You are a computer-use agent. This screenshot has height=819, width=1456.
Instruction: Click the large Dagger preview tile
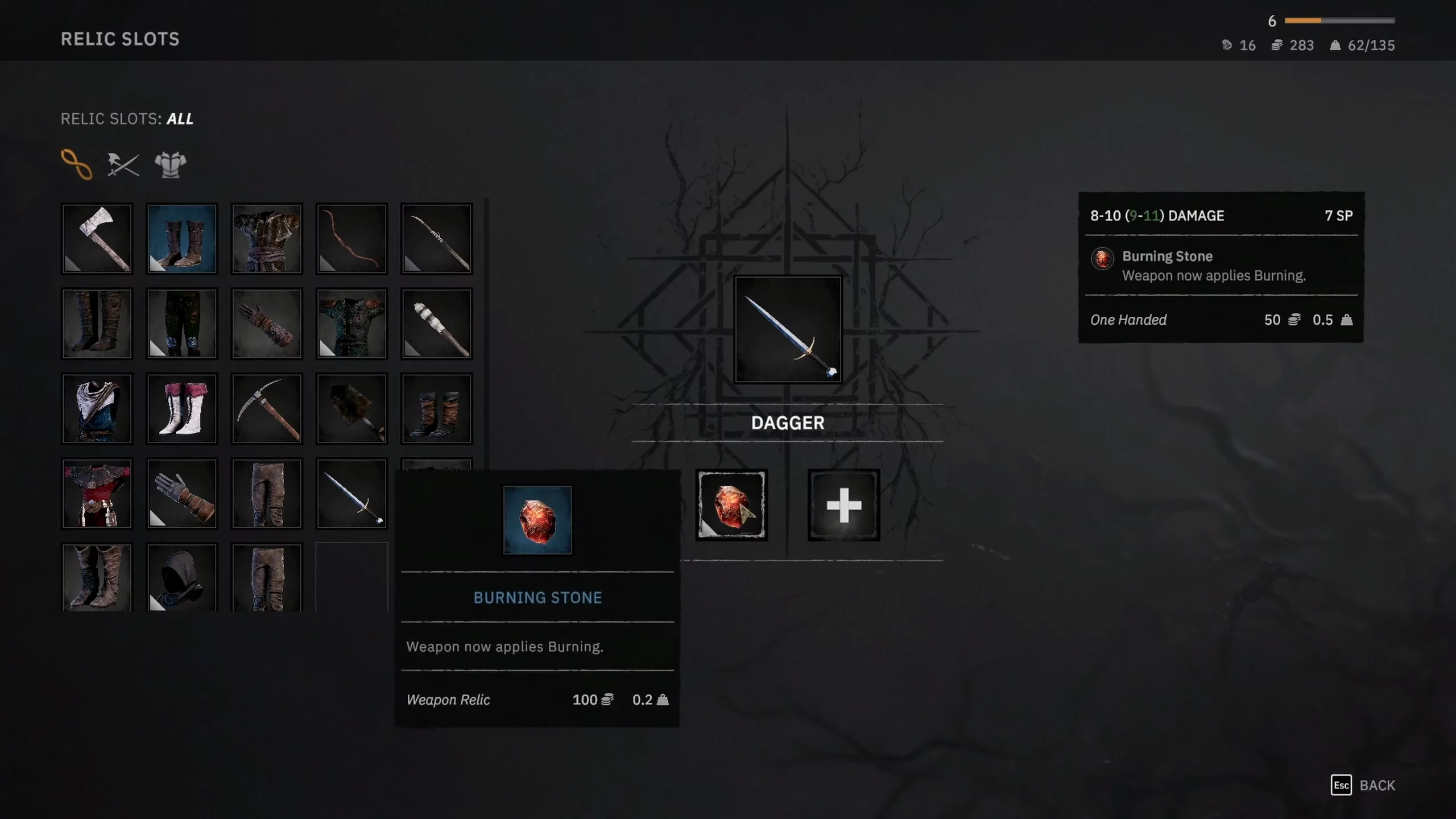click(x=788, y=330)
